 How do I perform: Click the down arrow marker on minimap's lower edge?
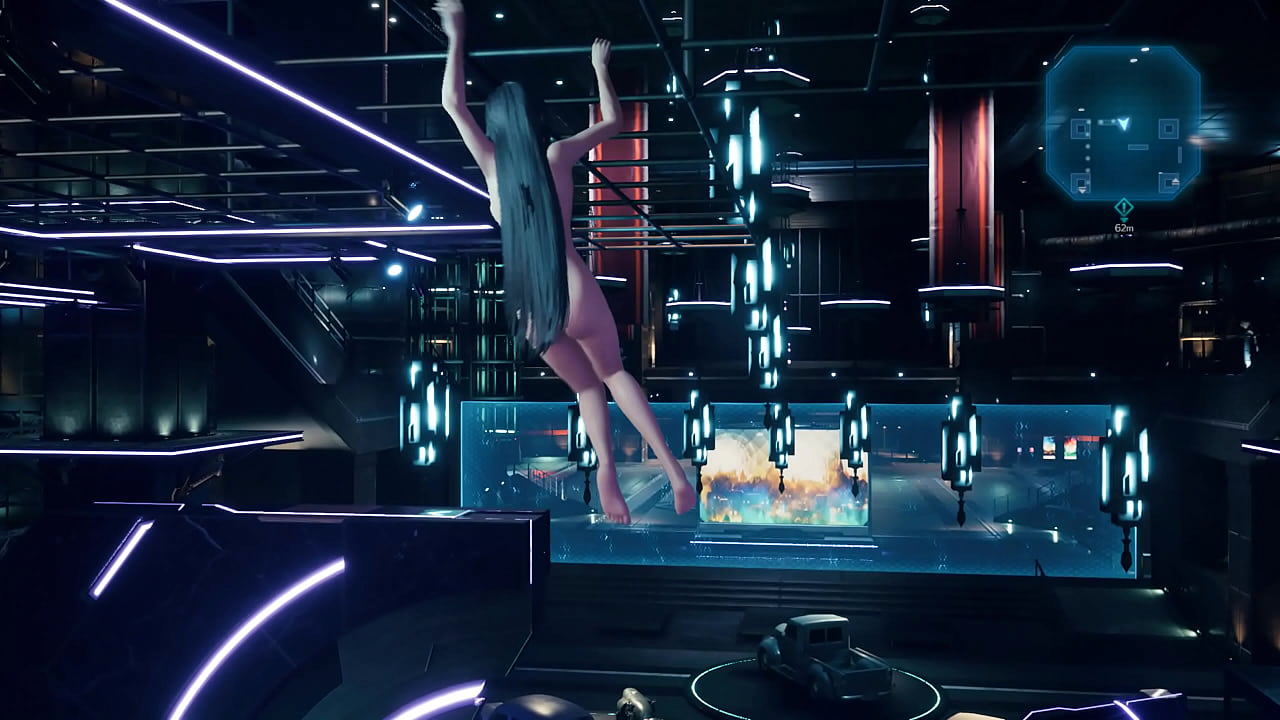pos(1080,191)
